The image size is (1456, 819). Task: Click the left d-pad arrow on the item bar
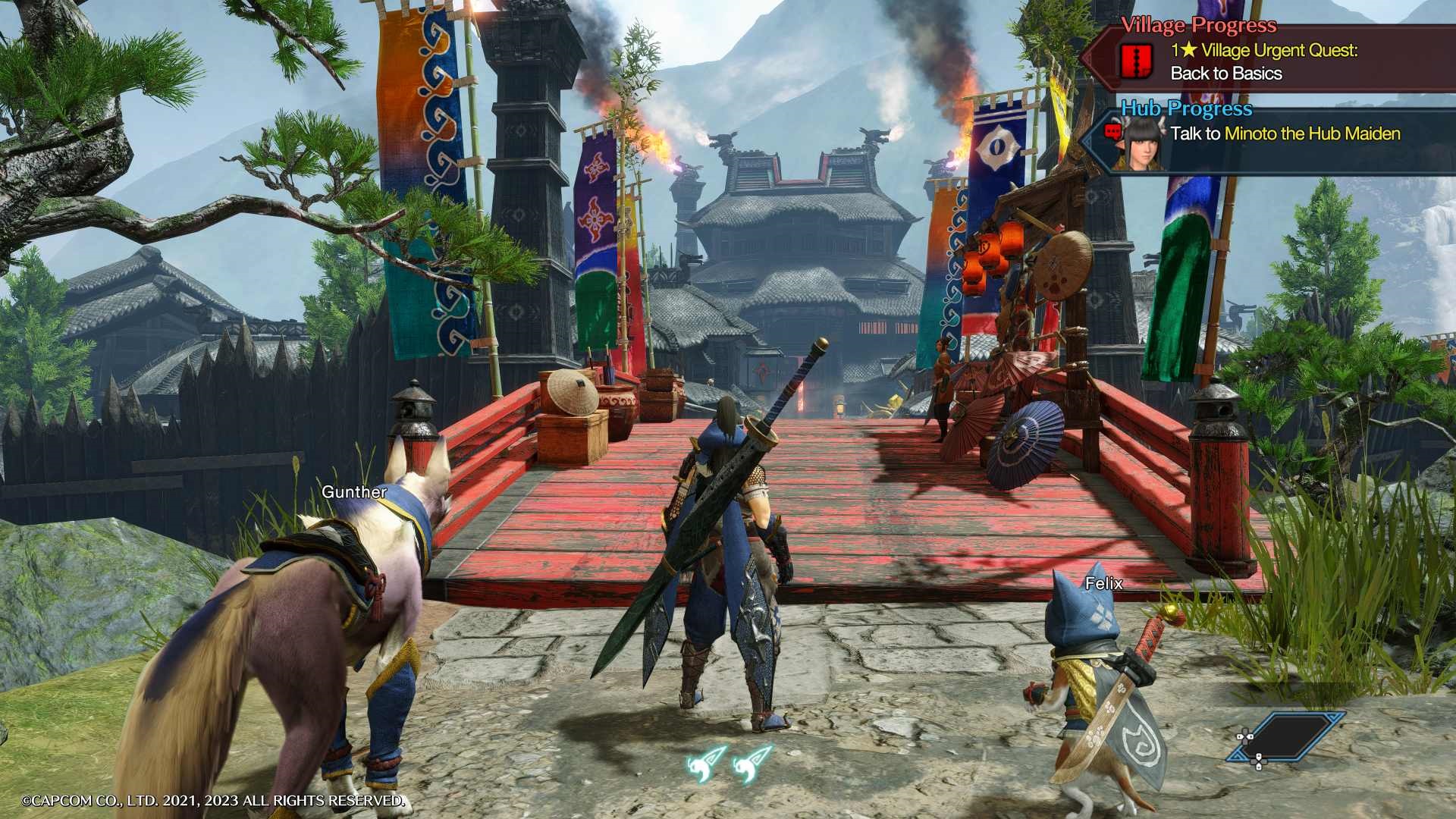1239,737
